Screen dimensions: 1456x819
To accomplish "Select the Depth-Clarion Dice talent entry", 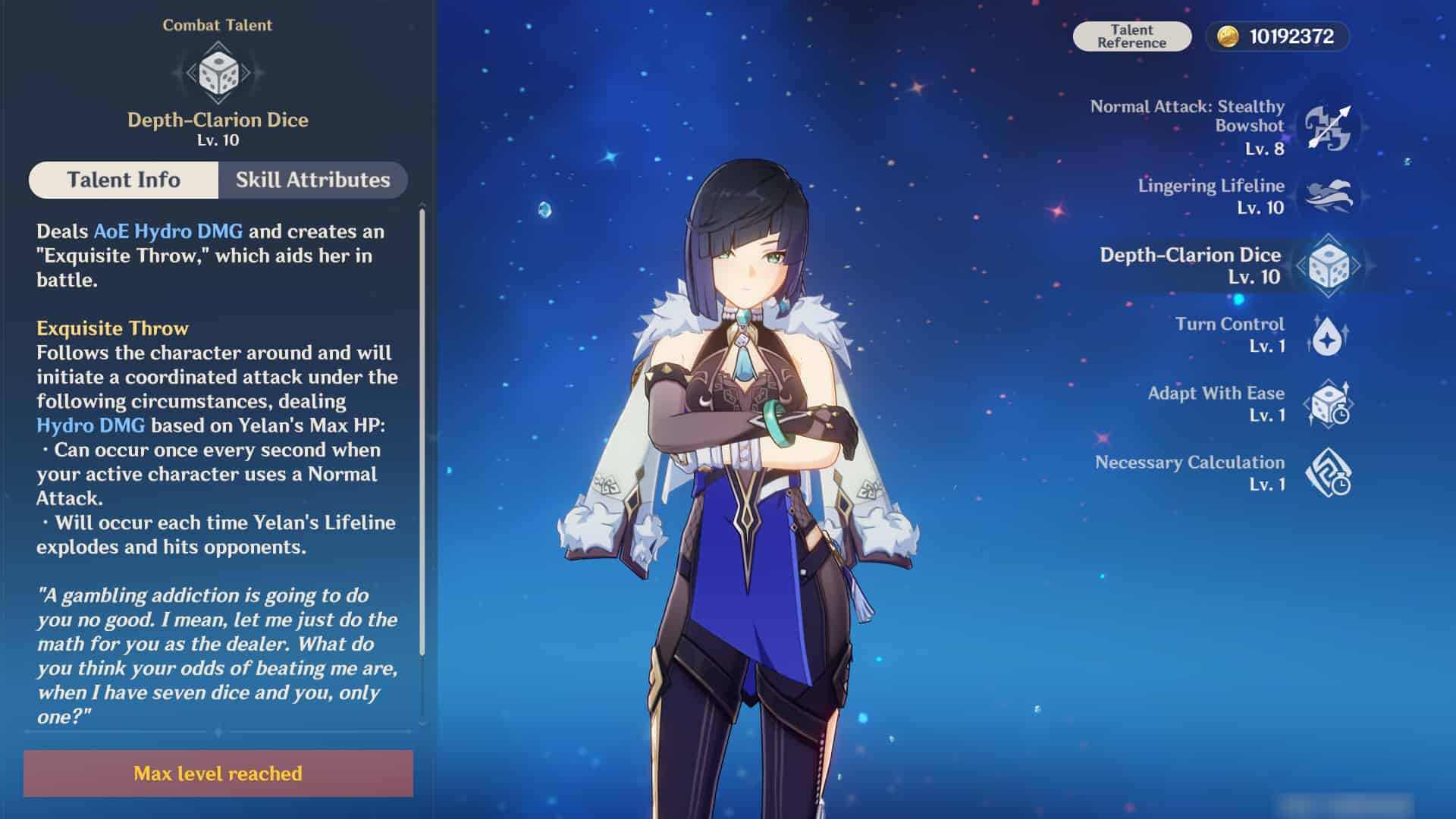I will [1328, 265].
